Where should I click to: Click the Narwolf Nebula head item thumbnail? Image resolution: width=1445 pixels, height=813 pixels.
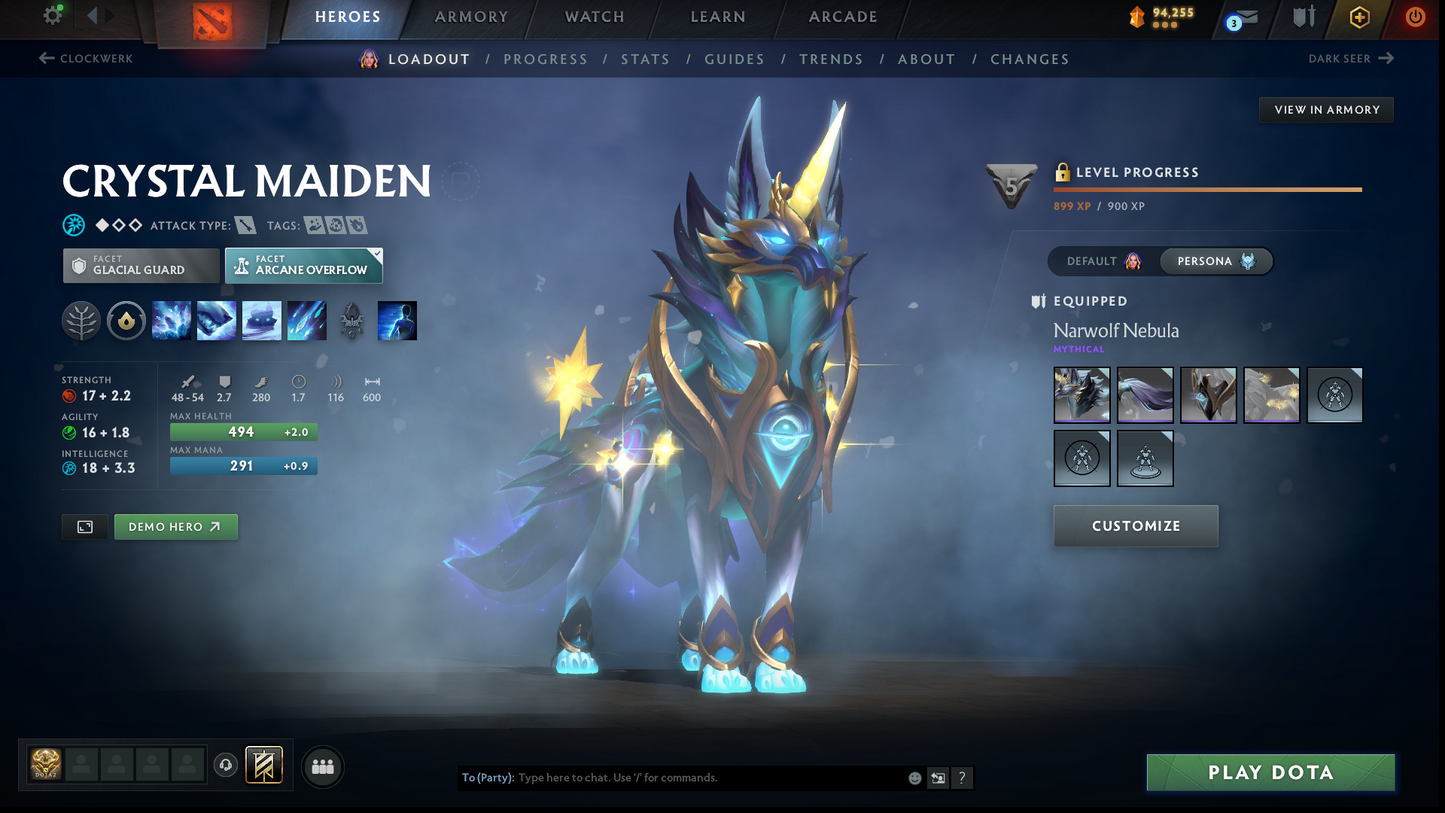coord(1081,394)
